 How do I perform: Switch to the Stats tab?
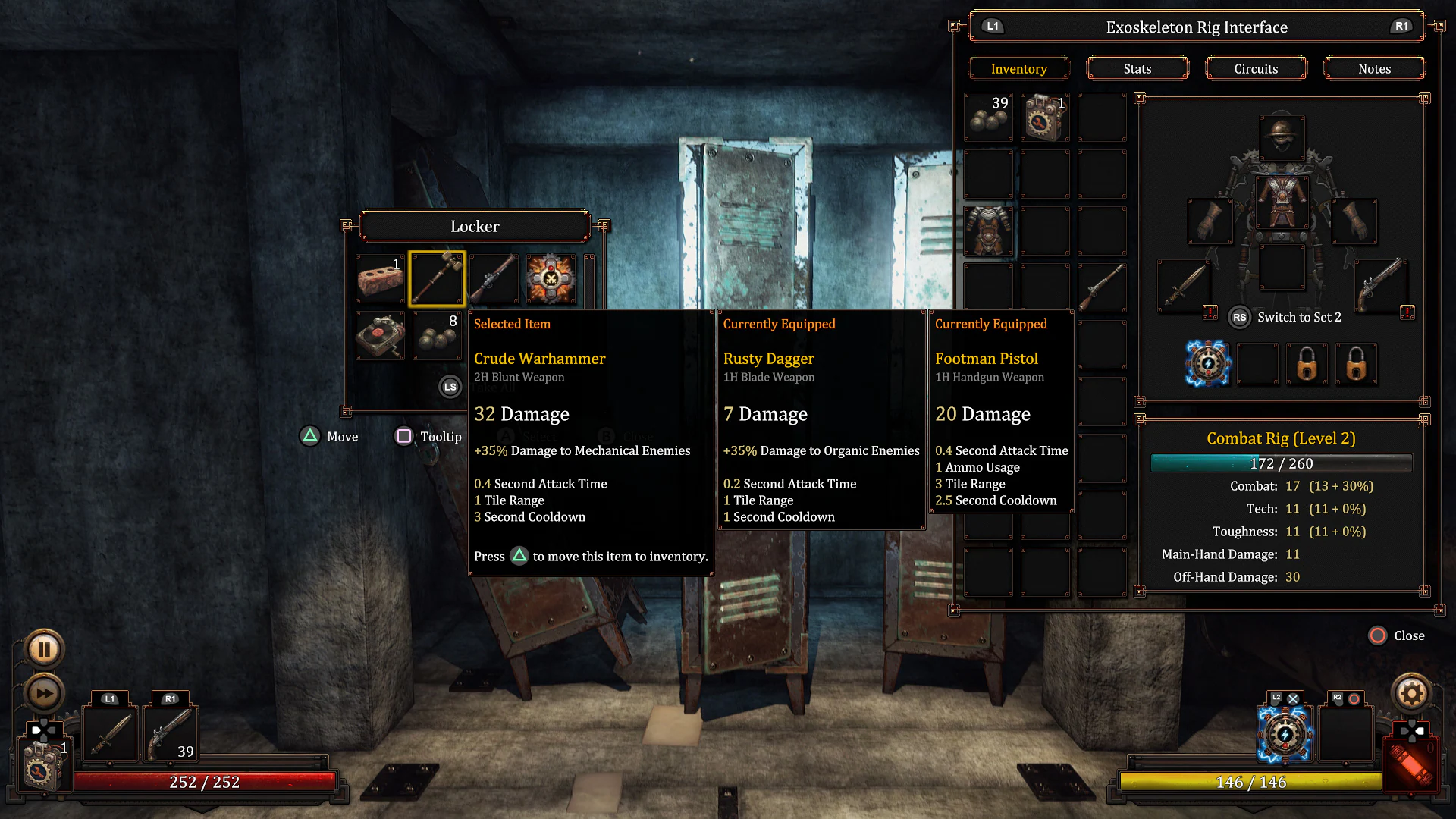(1137, 67)
